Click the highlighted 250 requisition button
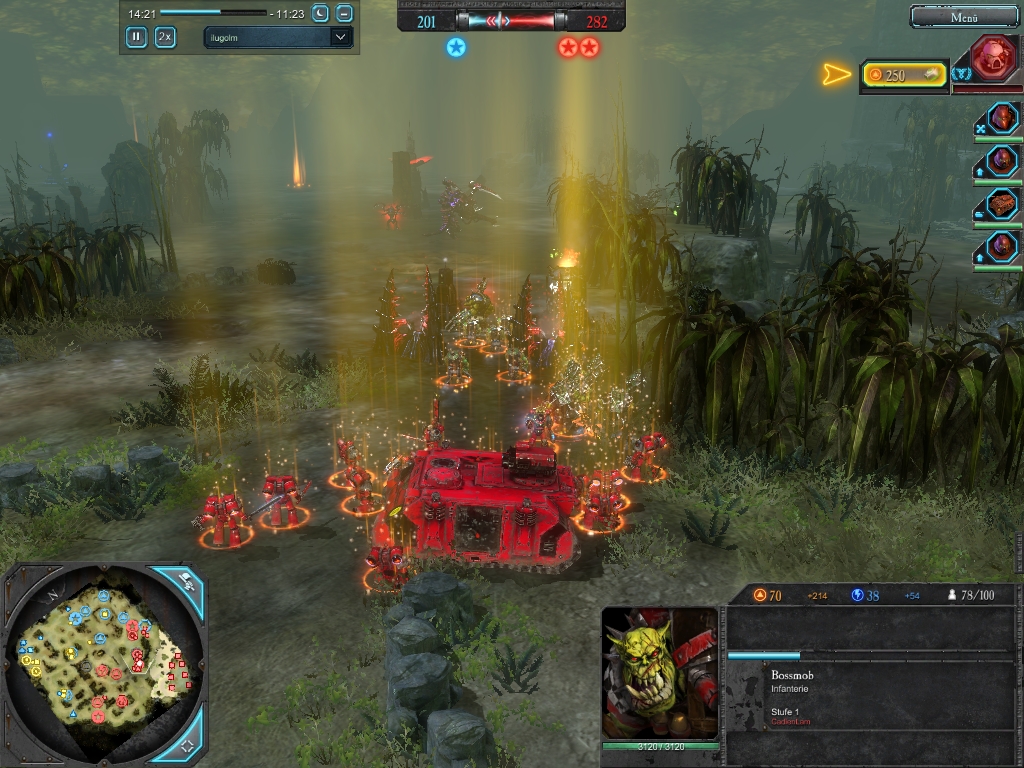 (x=904, y=75)
